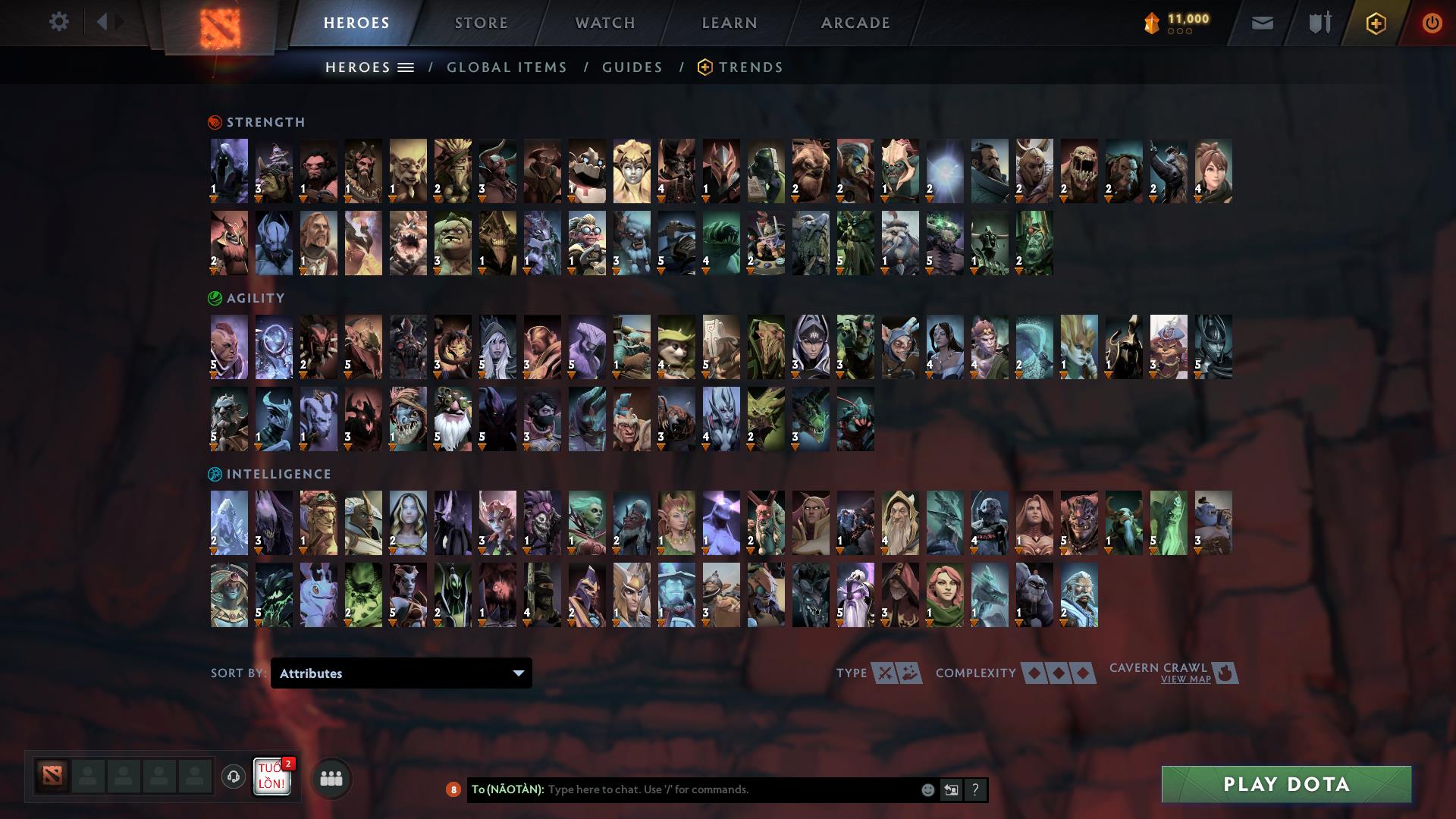This screenshot has height=819, width=1456.
Task: Open notifications with the envelope icon
Action: (x=1262, y=23)
